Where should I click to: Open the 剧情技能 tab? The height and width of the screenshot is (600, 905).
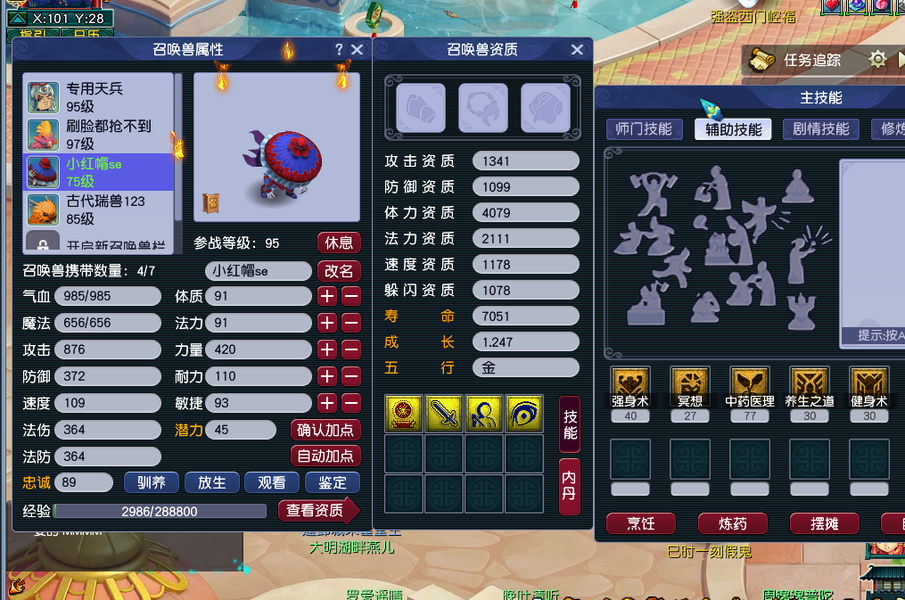click(x=821, y=129)
